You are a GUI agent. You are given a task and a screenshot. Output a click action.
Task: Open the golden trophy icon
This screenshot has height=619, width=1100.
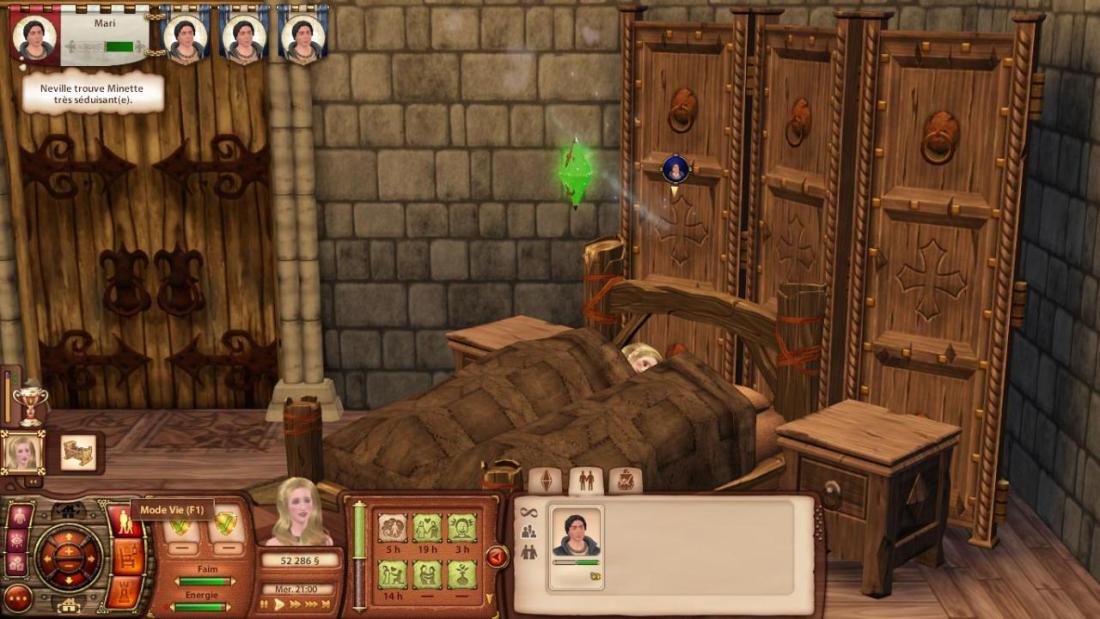coord(28,400)
